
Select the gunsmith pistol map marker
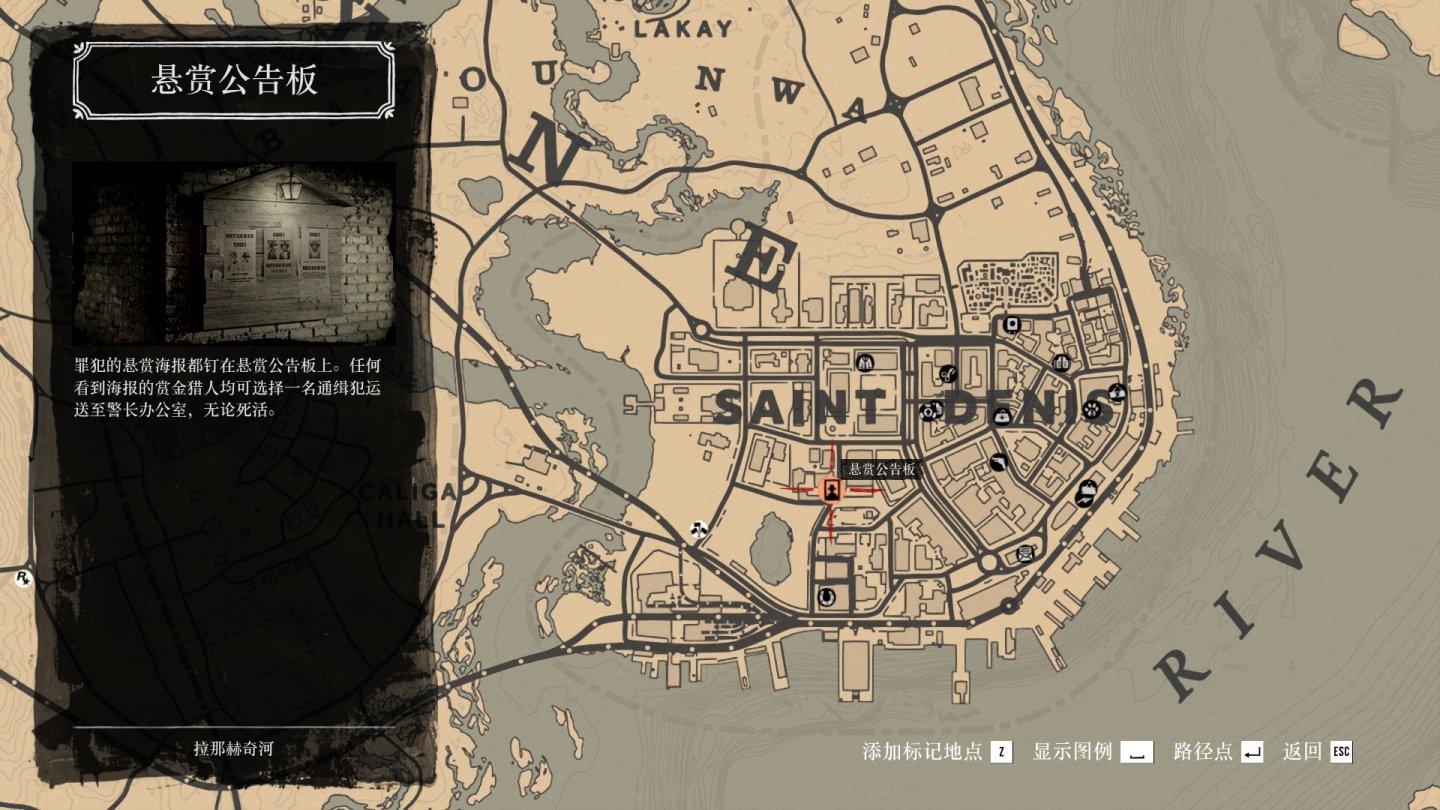point(999,461)
